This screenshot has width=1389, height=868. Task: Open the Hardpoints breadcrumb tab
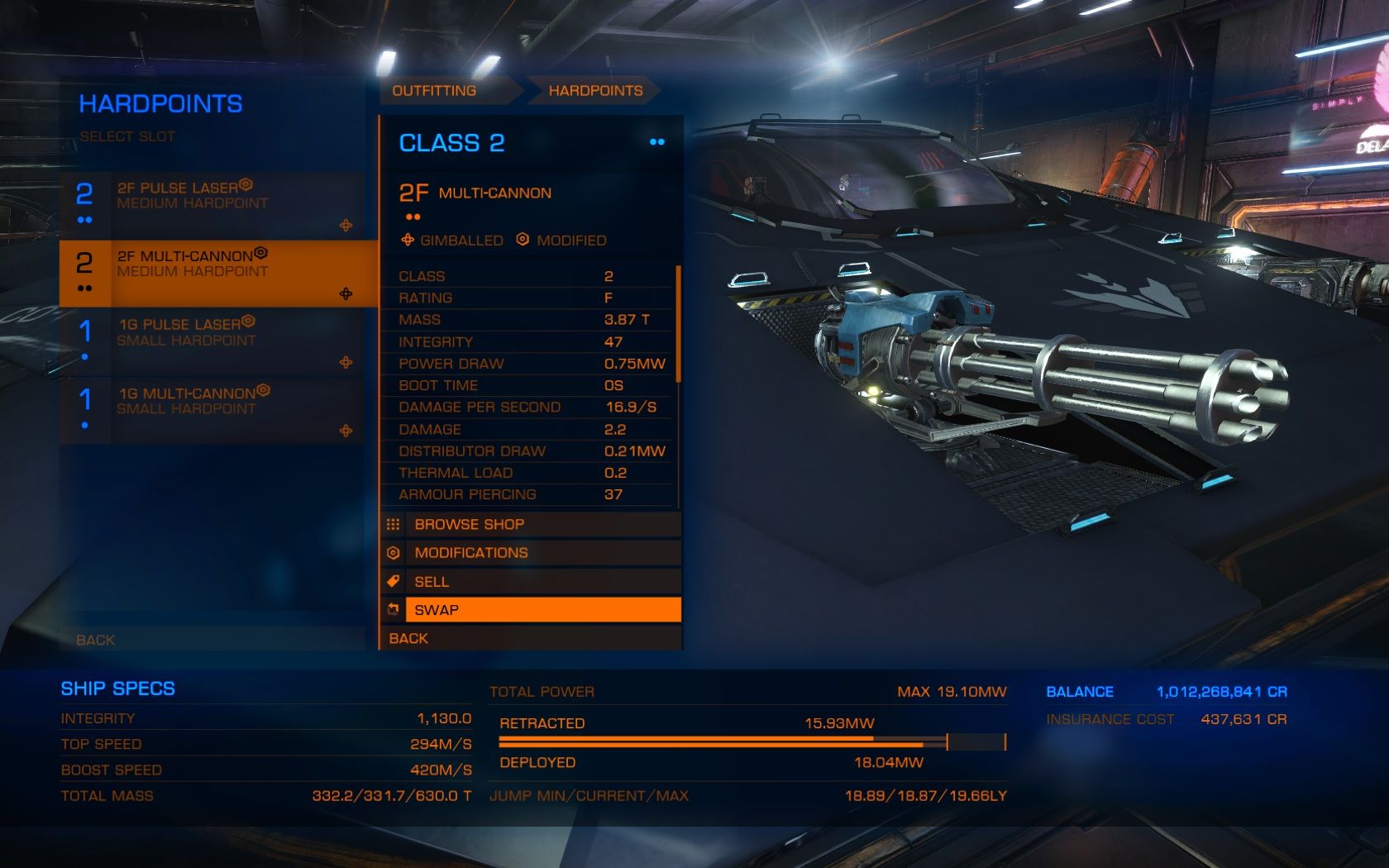[595, 91]
